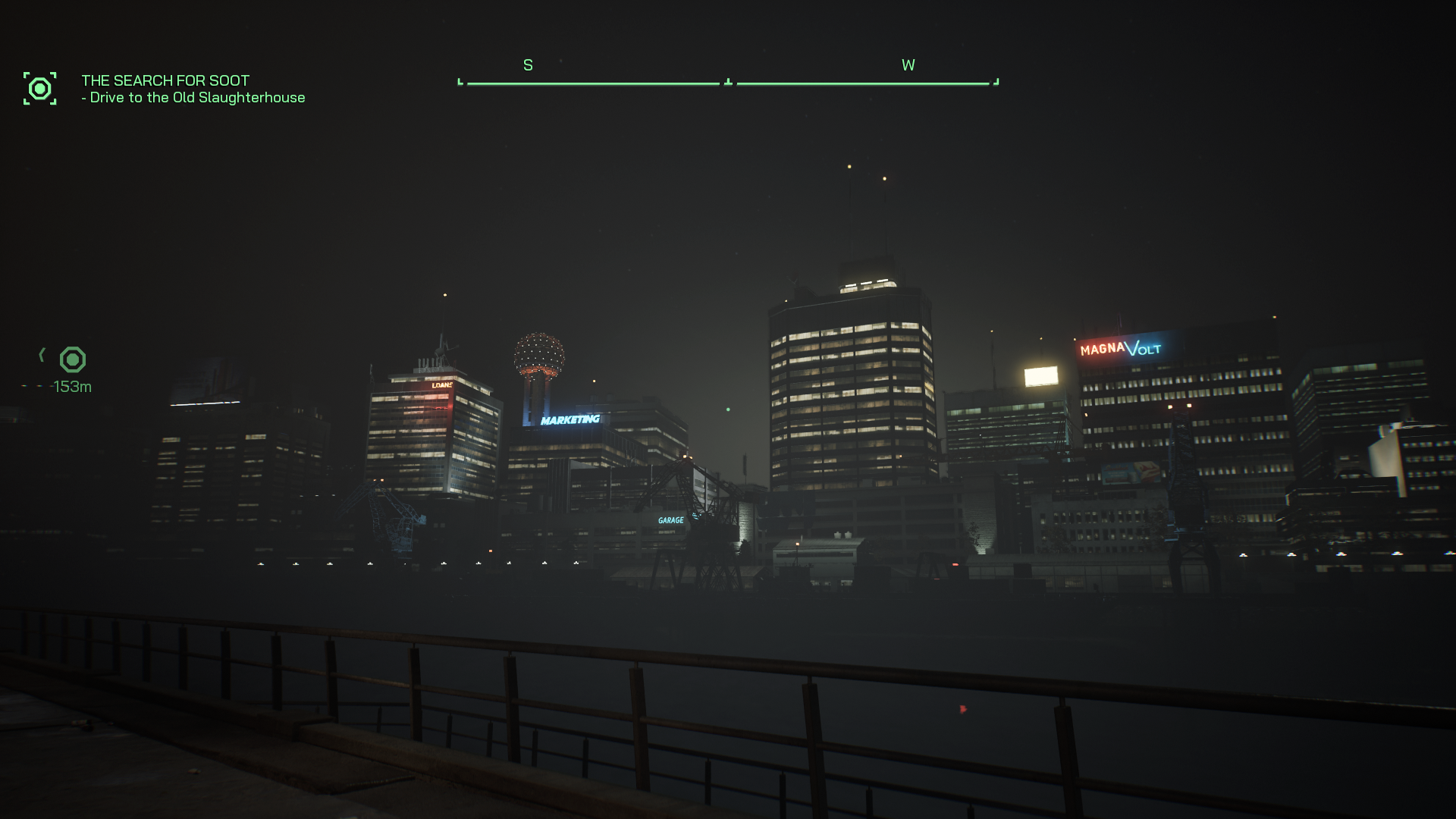Image resolution: width=1456 pixels, height=819 pixels.
Task: Click the quest tracker icon beside the objective
Action: pos(39,89)
